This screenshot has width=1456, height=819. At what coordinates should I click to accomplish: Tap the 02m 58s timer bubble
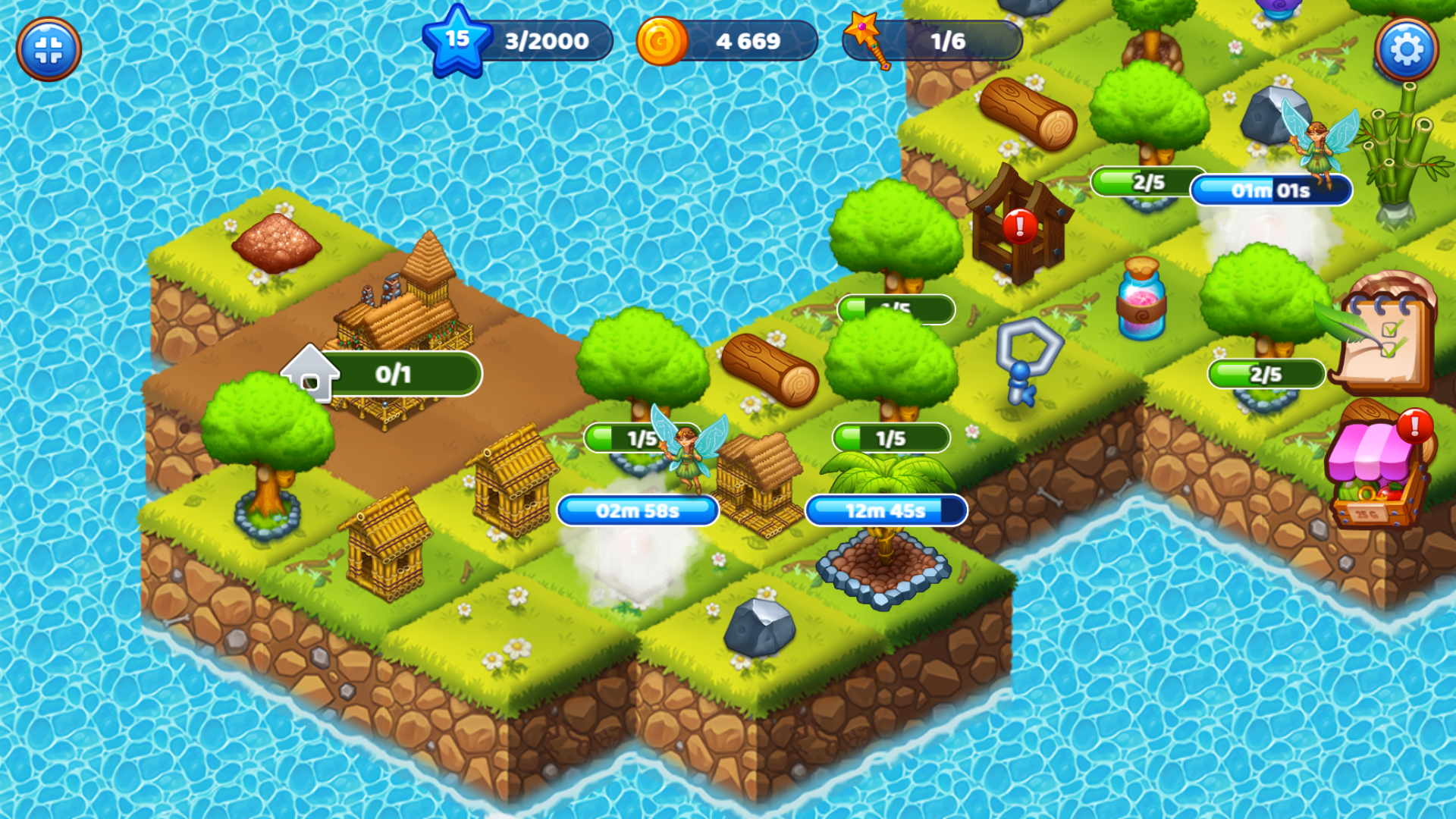point(637,510)
